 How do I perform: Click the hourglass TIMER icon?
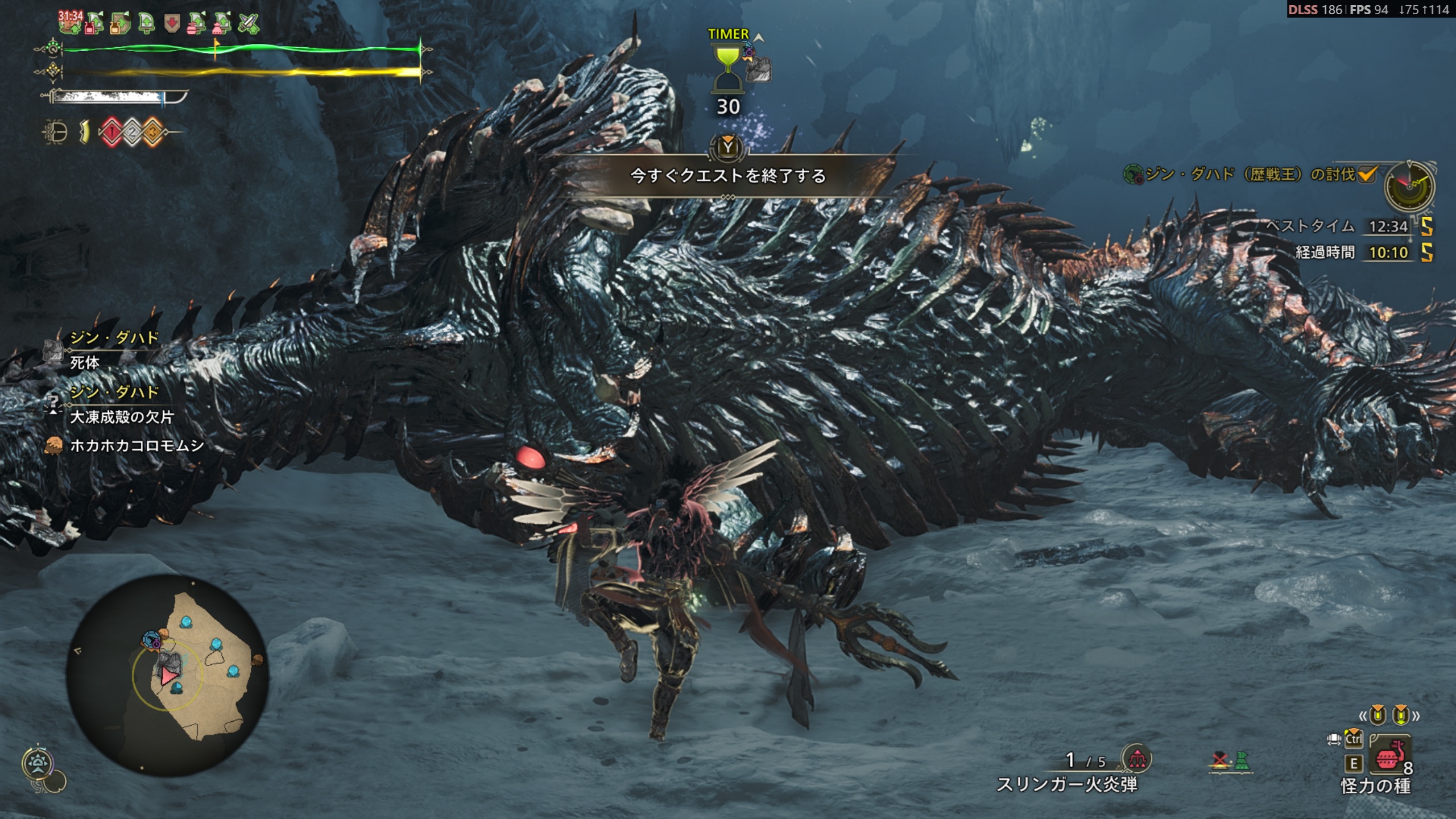click(x=727, y=69)
